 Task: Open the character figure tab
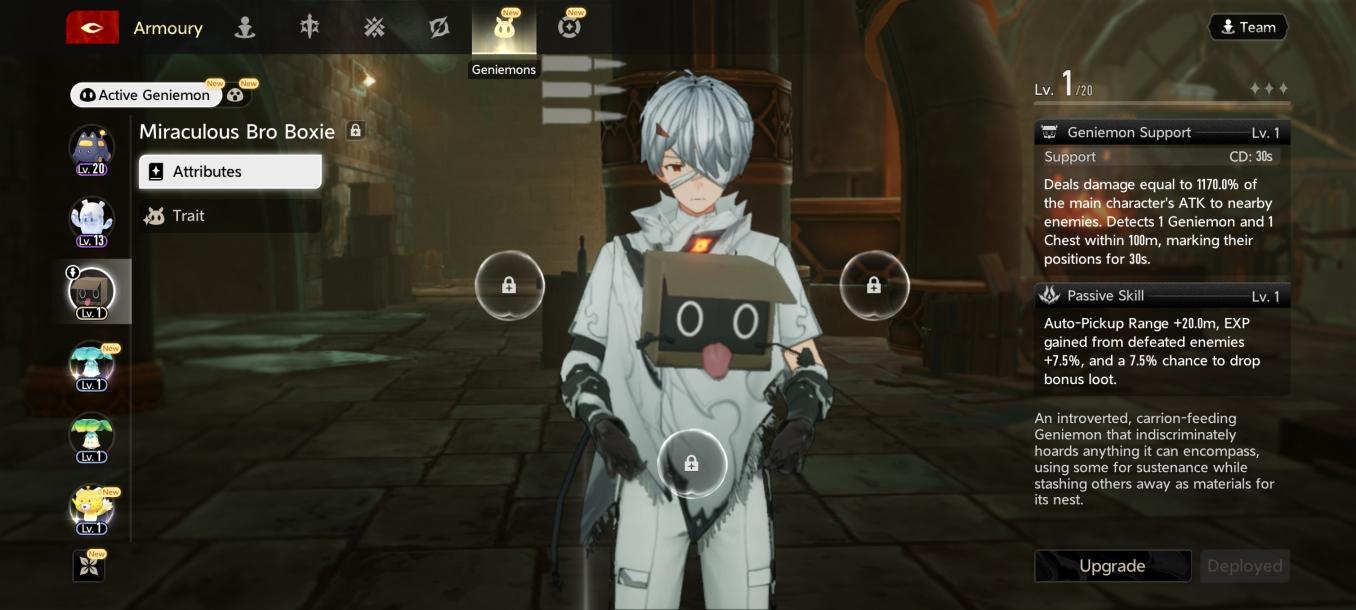245,28
